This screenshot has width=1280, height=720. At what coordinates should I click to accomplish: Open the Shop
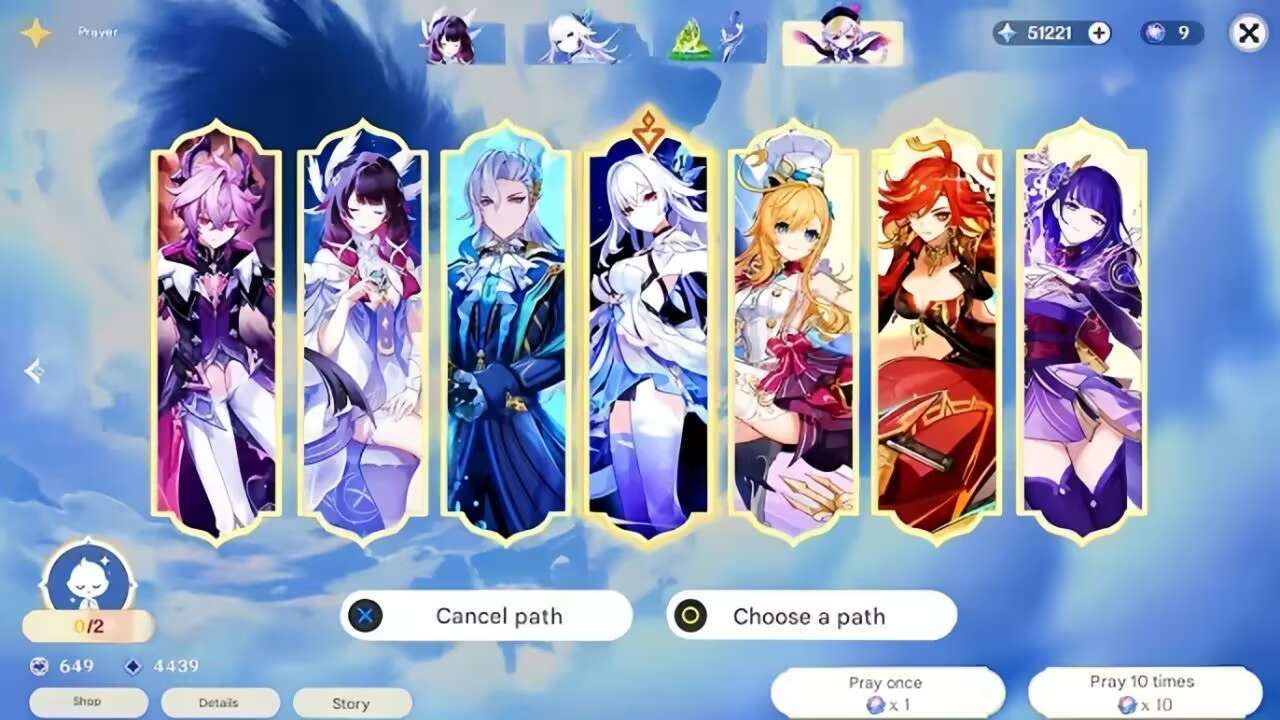tap(87, 702)
